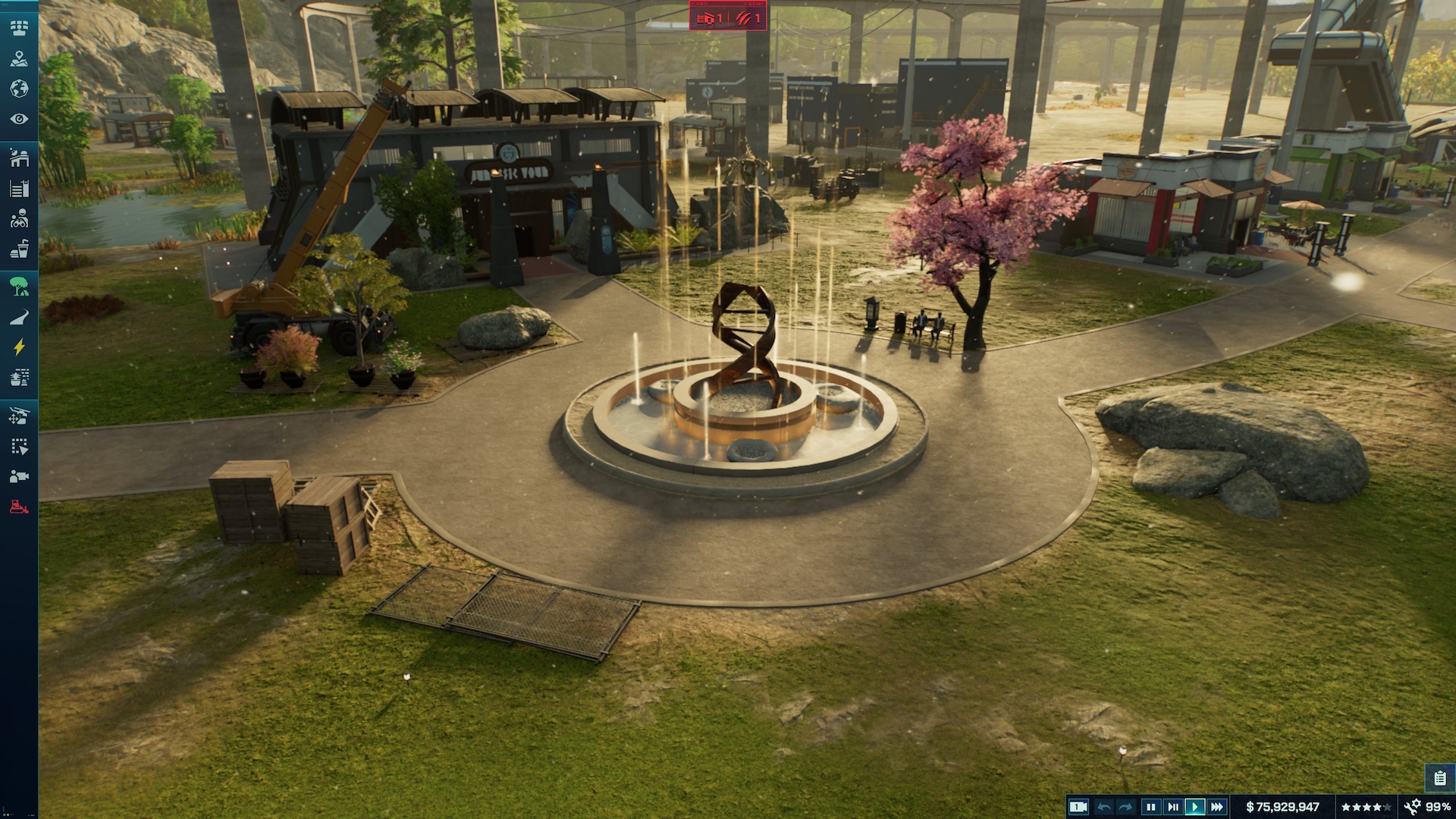Image resolution: width=1456 pixels, height=819 pixels.
Task: Check the park star rating display
Action: tap(1365, 806)
